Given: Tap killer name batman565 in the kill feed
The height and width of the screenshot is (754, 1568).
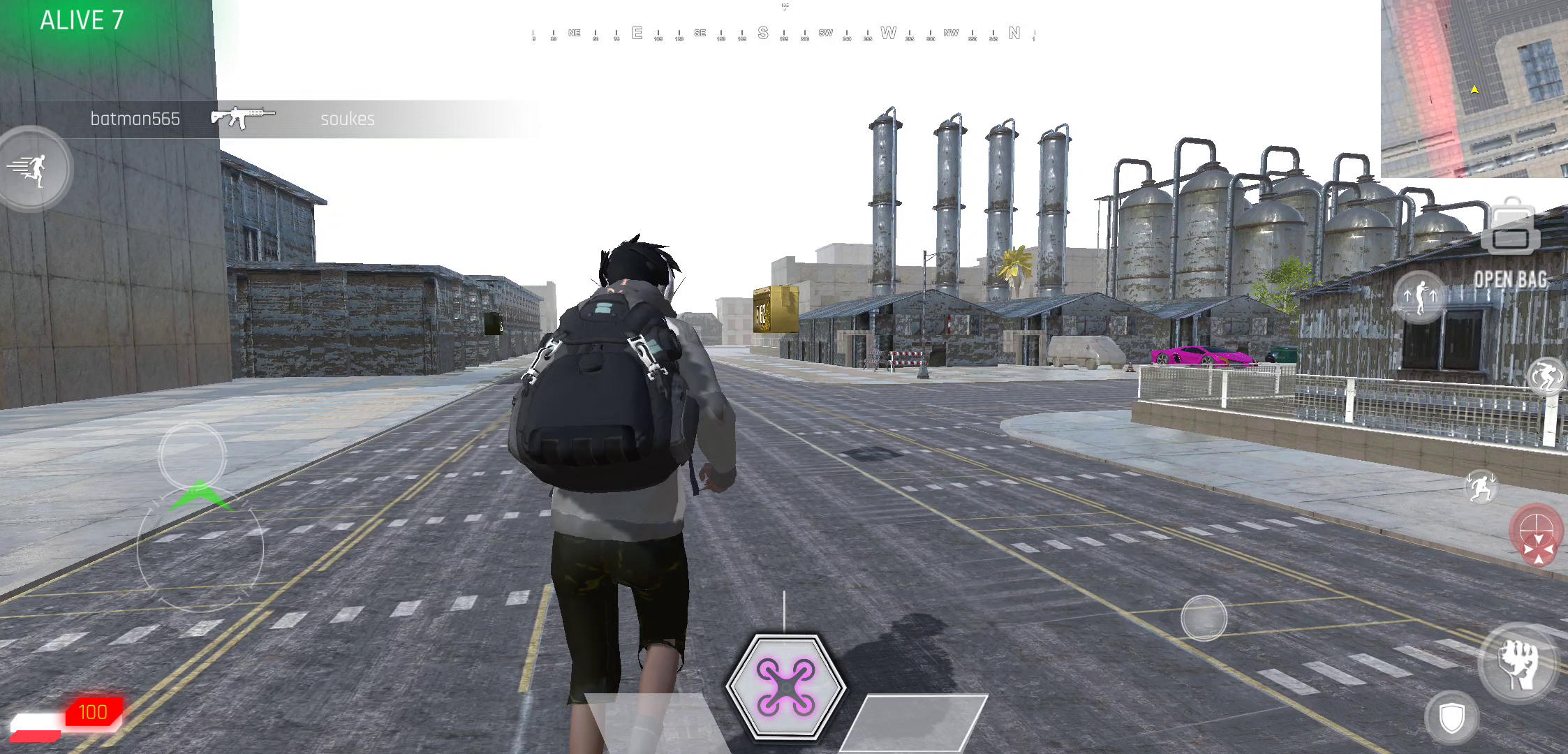Looking at the screenshot, I should (137, 119).
